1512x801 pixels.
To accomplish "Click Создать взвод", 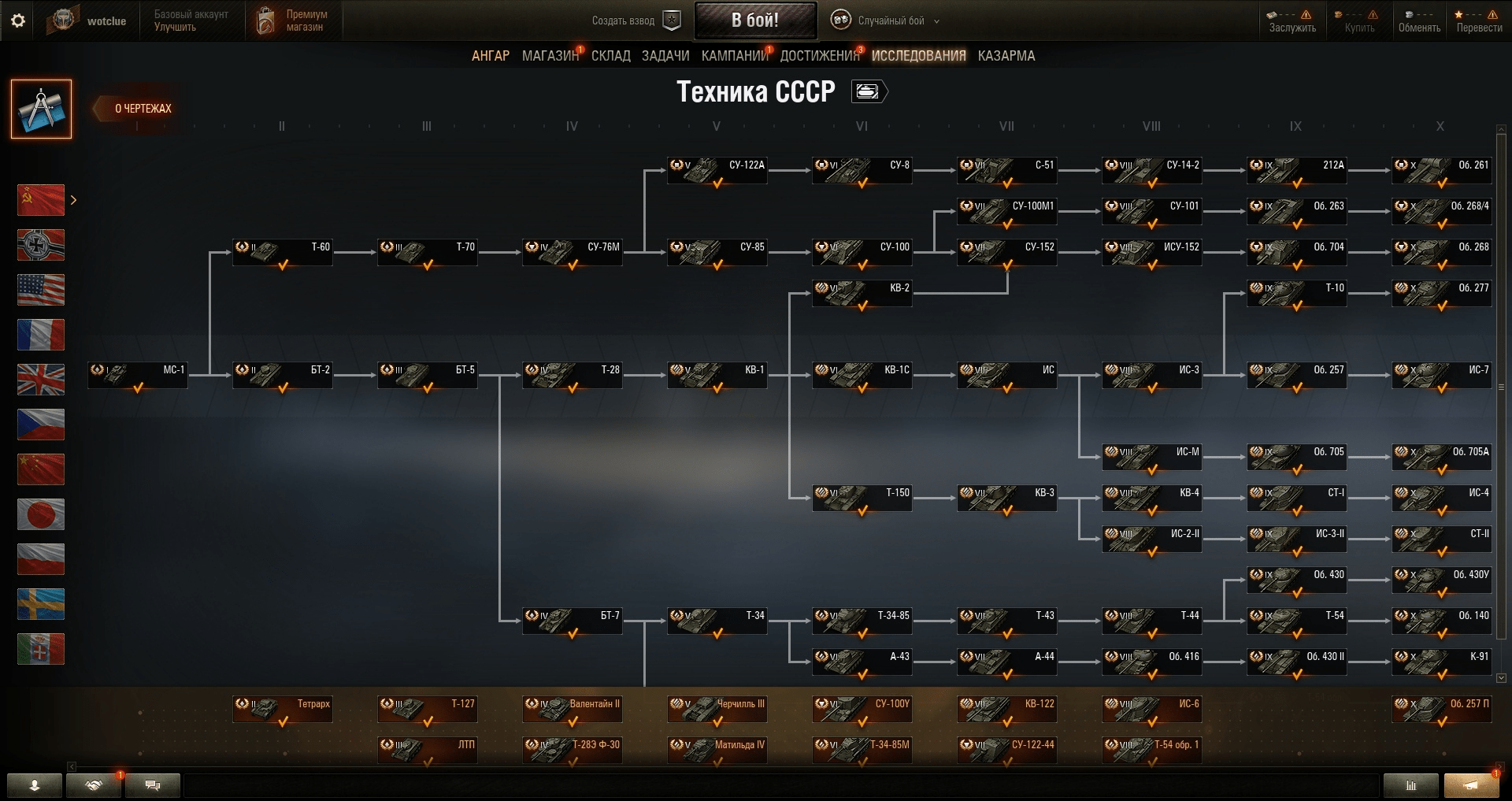I will coord(624,20).
